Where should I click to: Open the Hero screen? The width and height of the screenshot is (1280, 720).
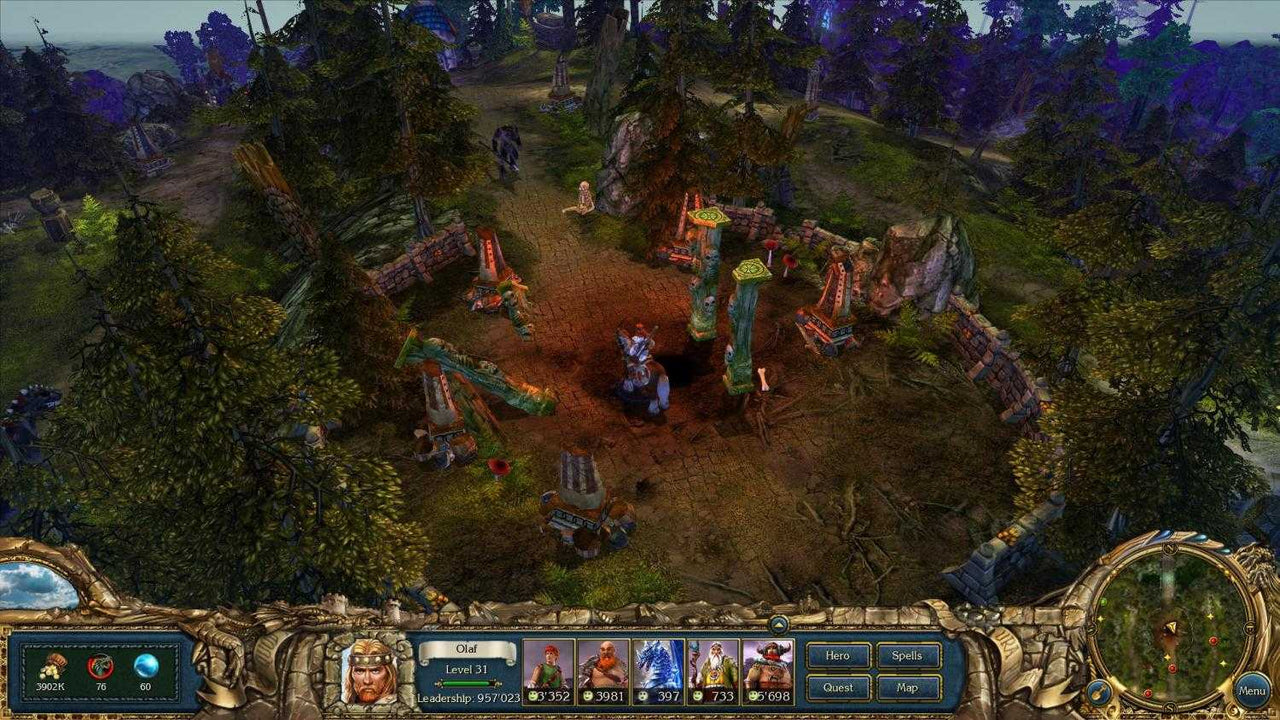[x=838, y=656]
